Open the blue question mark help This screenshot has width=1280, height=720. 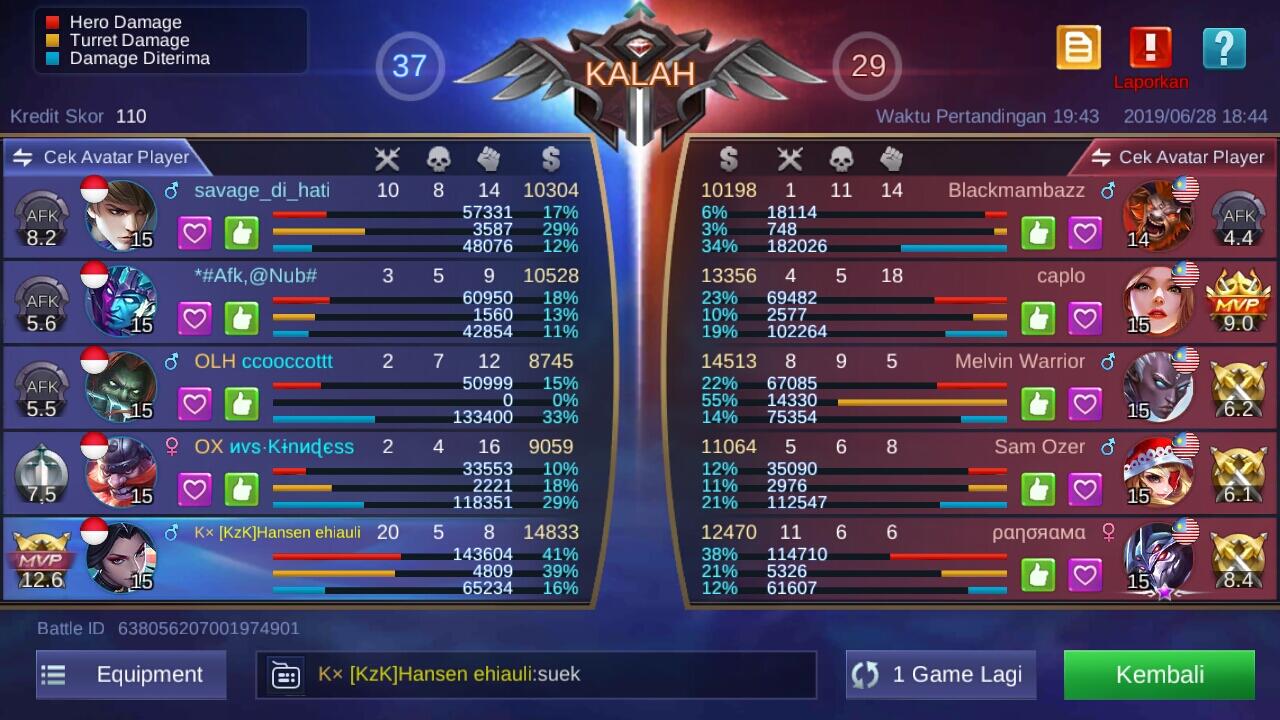pos(1224,48)
